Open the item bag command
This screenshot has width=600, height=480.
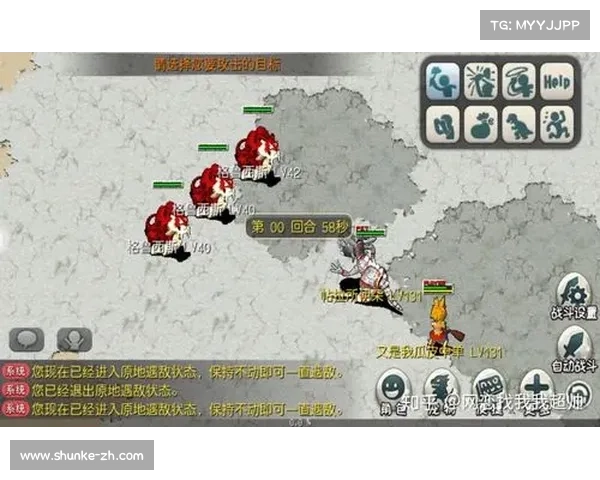pos(480,124)
